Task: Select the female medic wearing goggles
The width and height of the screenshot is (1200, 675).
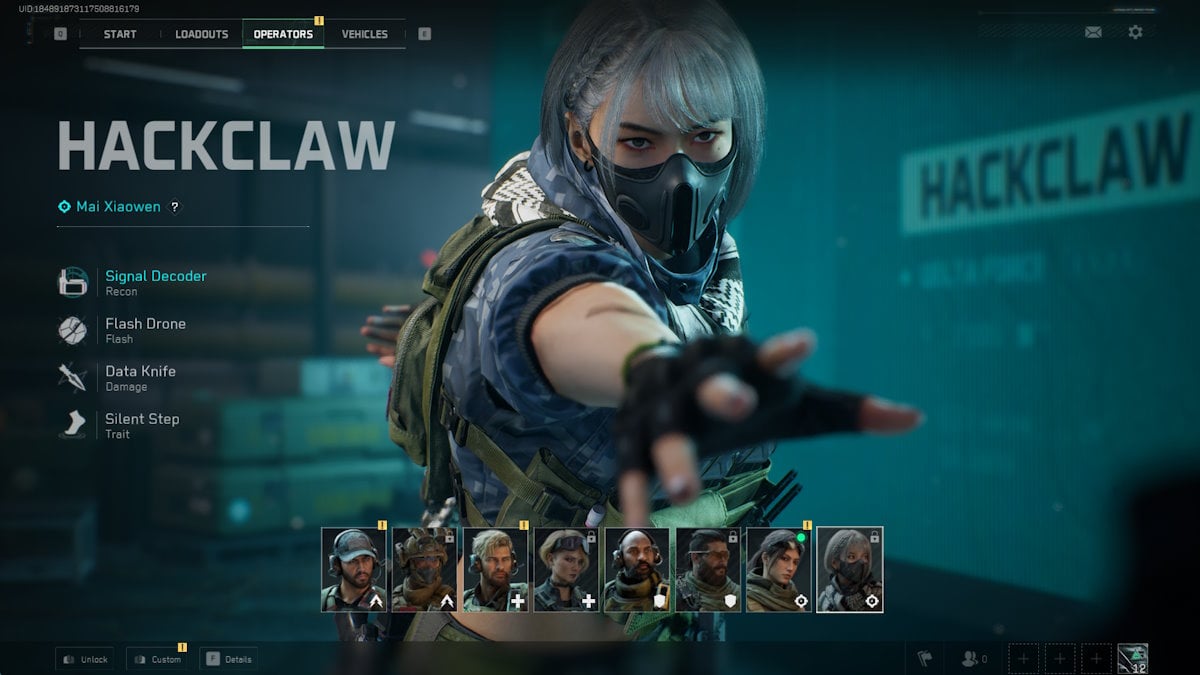Action: [567, 570]
